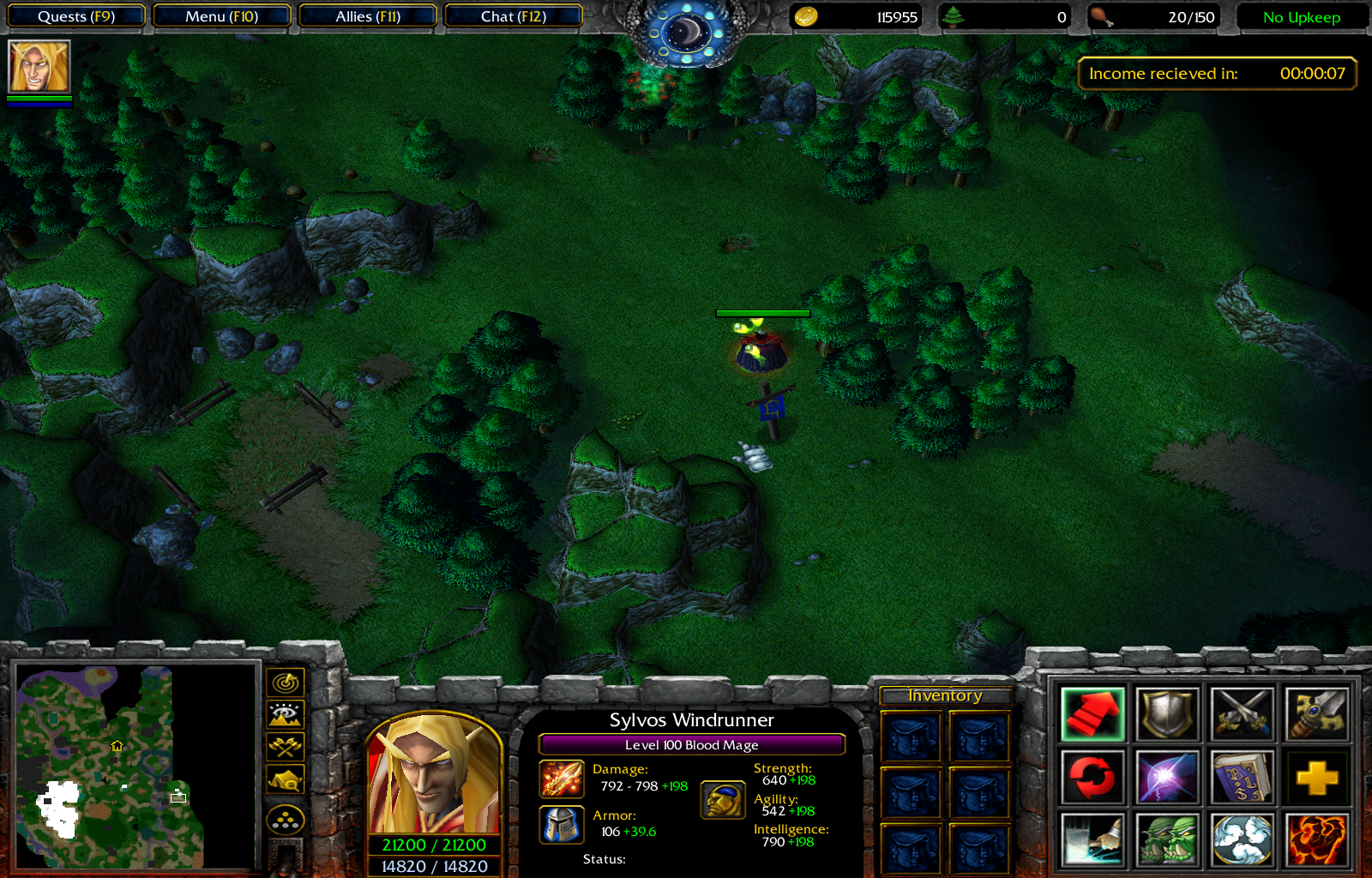
Task: Open the Menu (F10) button
Action: pos(222,15)
